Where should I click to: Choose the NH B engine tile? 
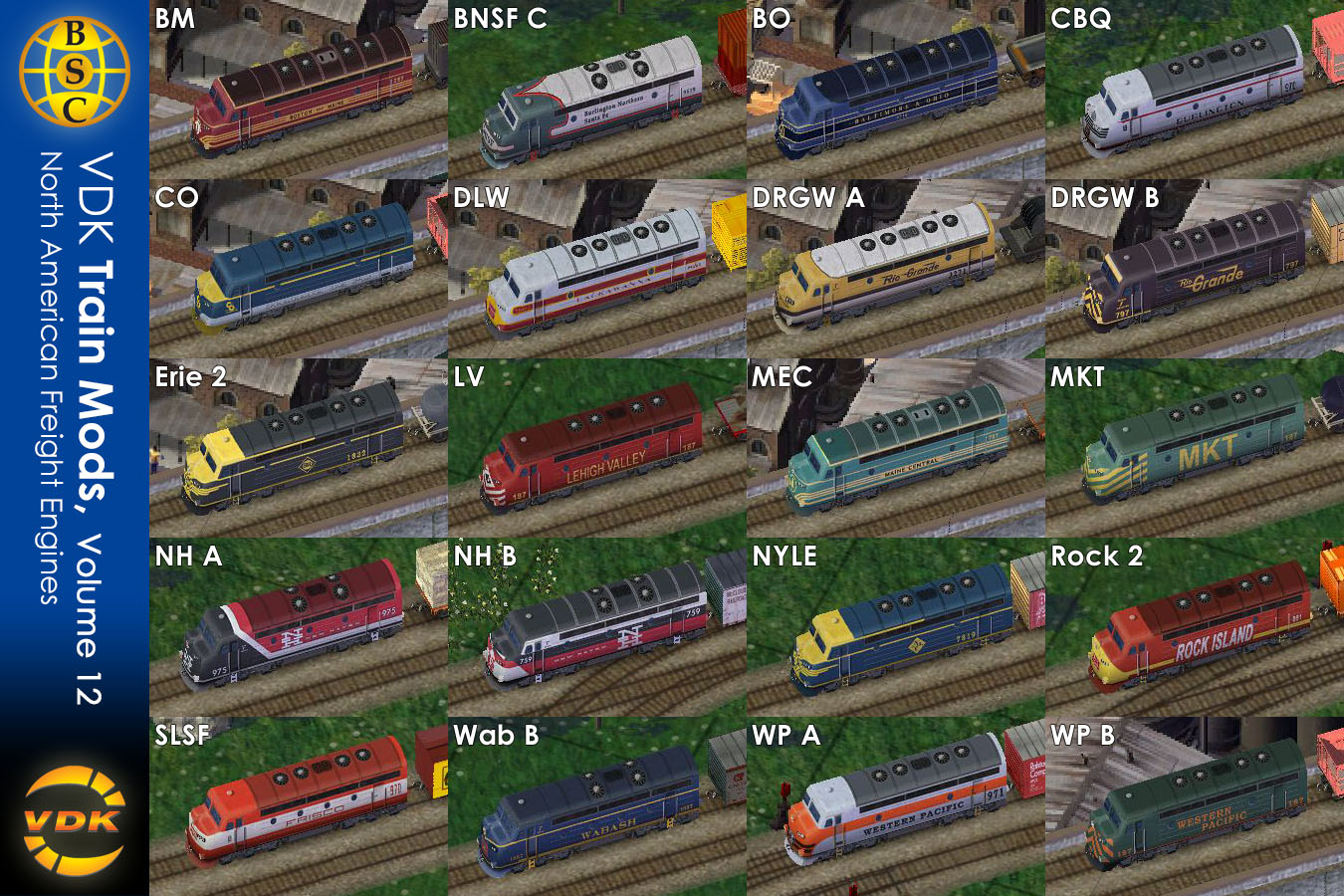point(597,627)
